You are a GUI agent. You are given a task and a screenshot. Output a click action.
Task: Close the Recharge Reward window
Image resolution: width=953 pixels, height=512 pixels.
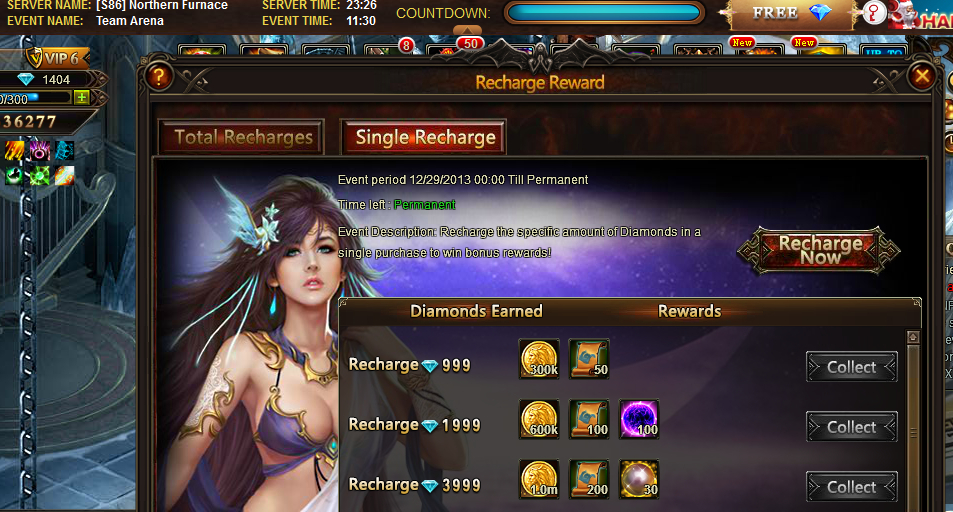(x=921, y=76)
